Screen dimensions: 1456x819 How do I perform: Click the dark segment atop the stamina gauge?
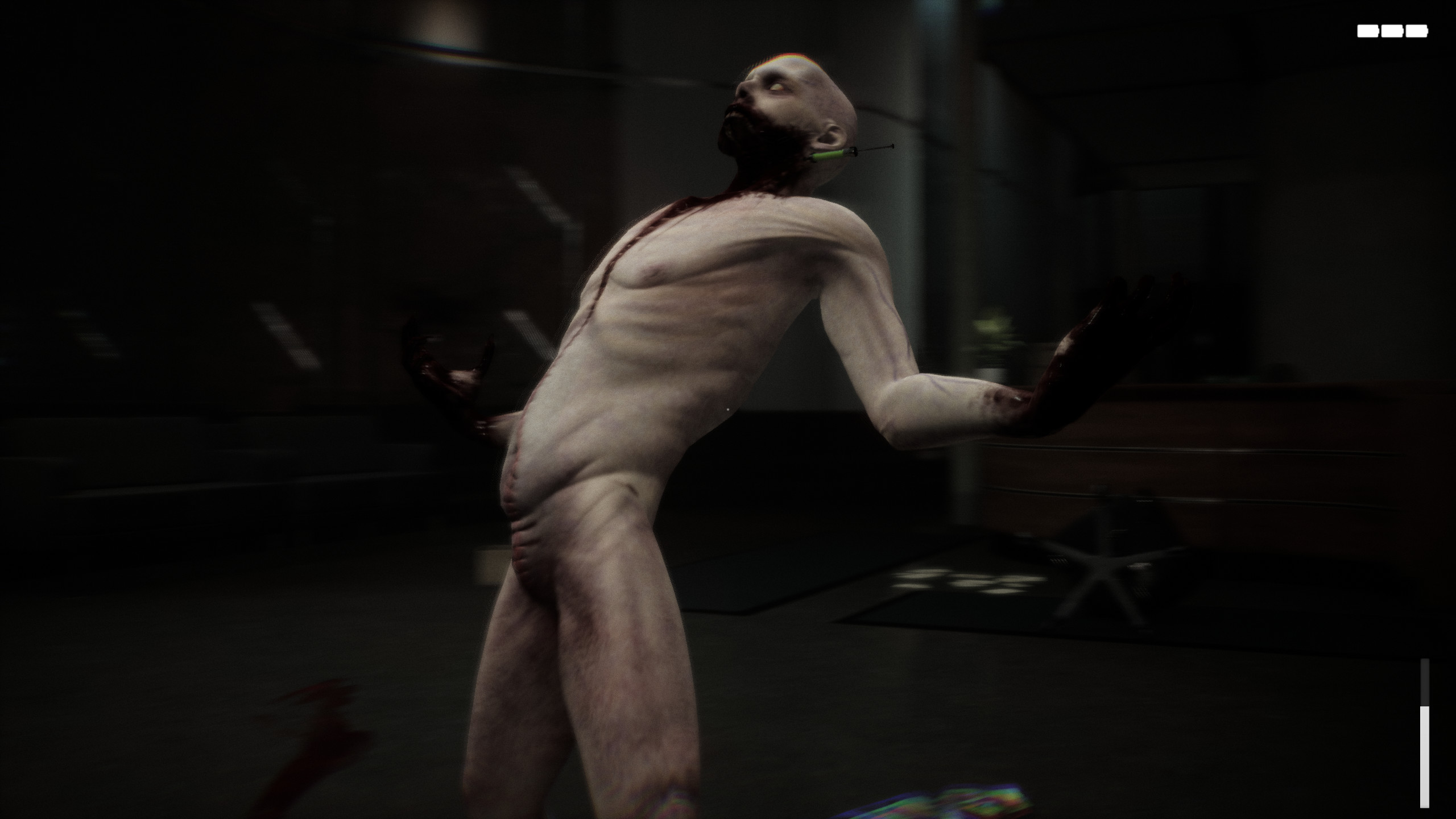click(1425, 681)
